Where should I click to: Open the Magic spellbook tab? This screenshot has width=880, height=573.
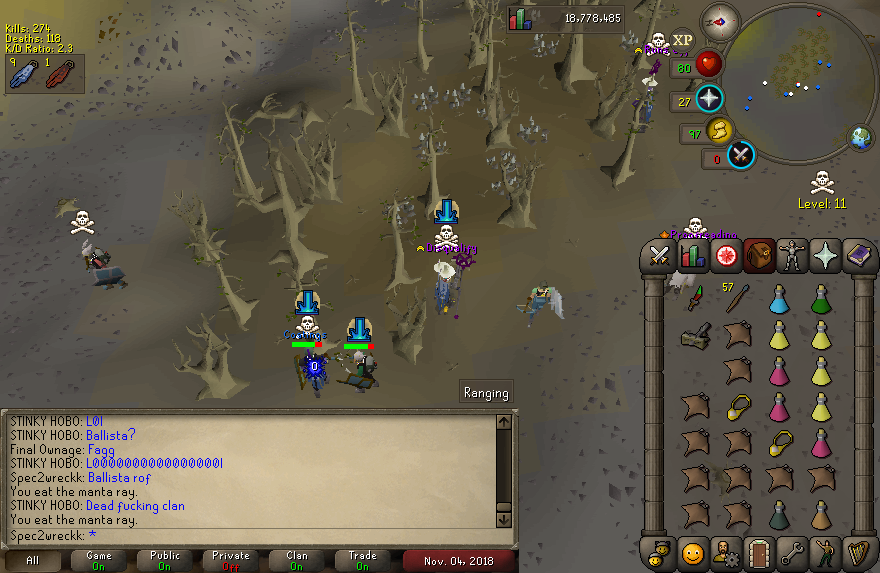pos(859,255)
